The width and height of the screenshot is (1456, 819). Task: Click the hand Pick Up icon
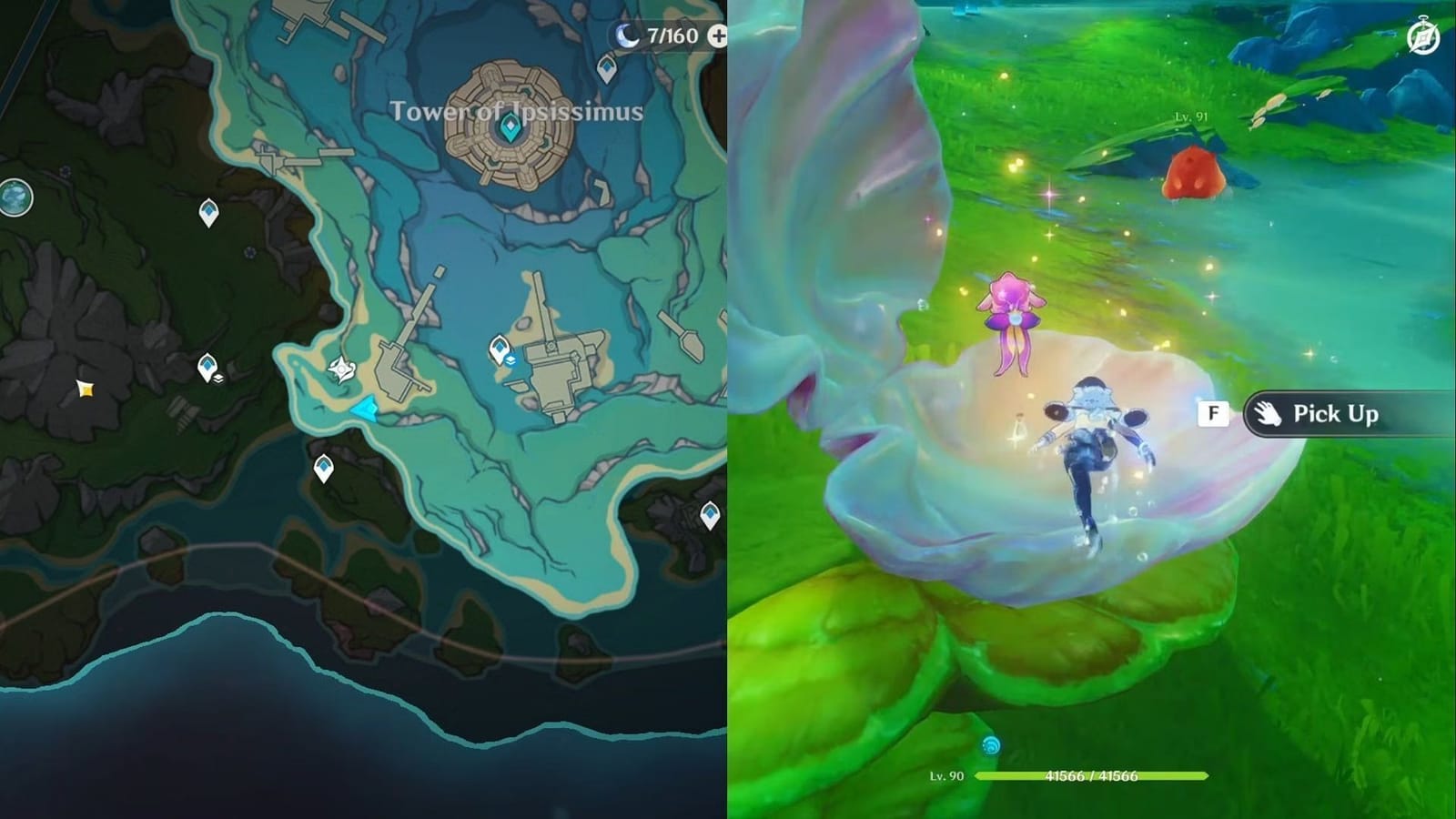pos(1270,414)
